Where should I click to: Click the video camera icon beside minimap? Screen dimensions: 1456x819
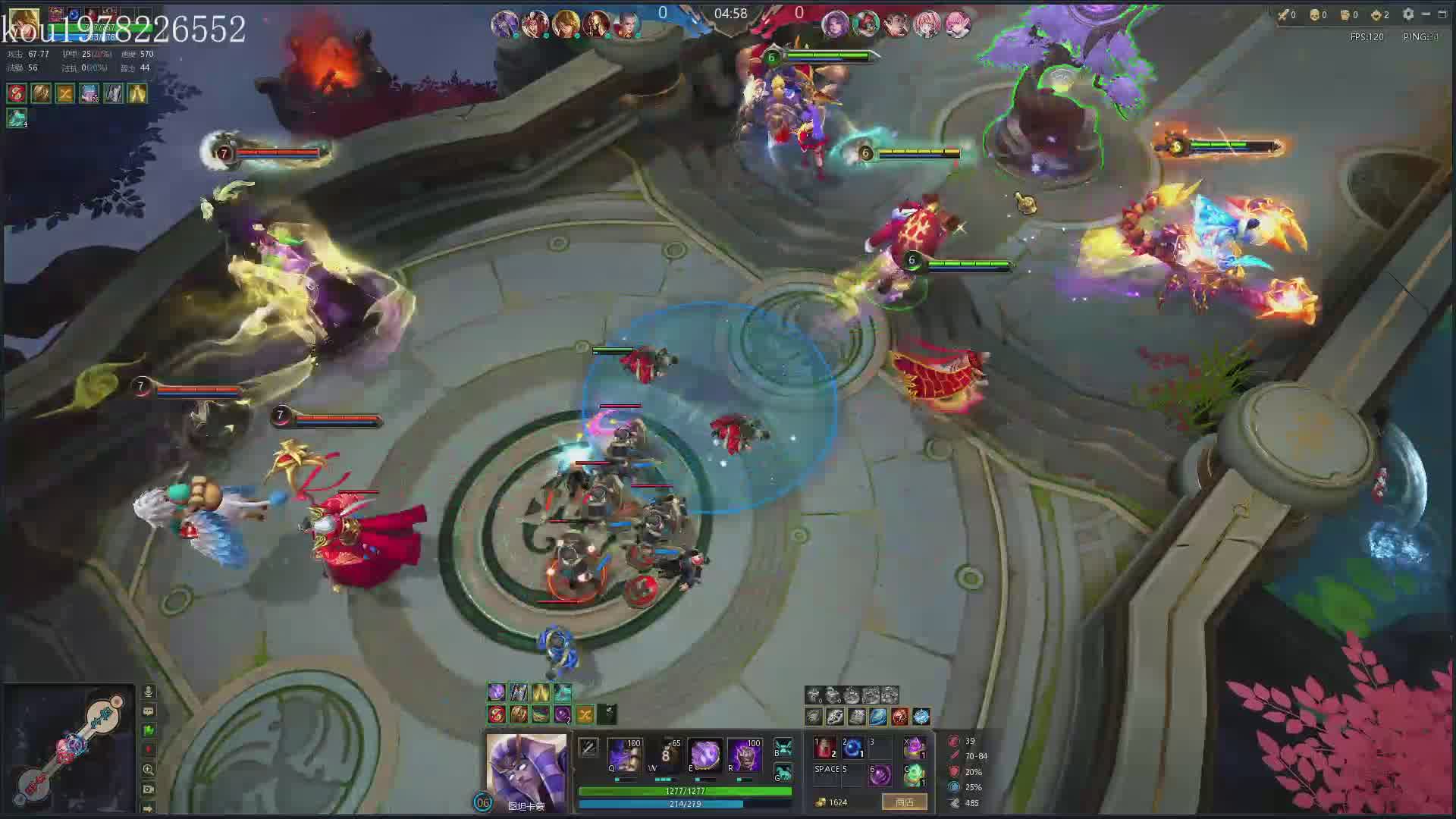(149, 789)
